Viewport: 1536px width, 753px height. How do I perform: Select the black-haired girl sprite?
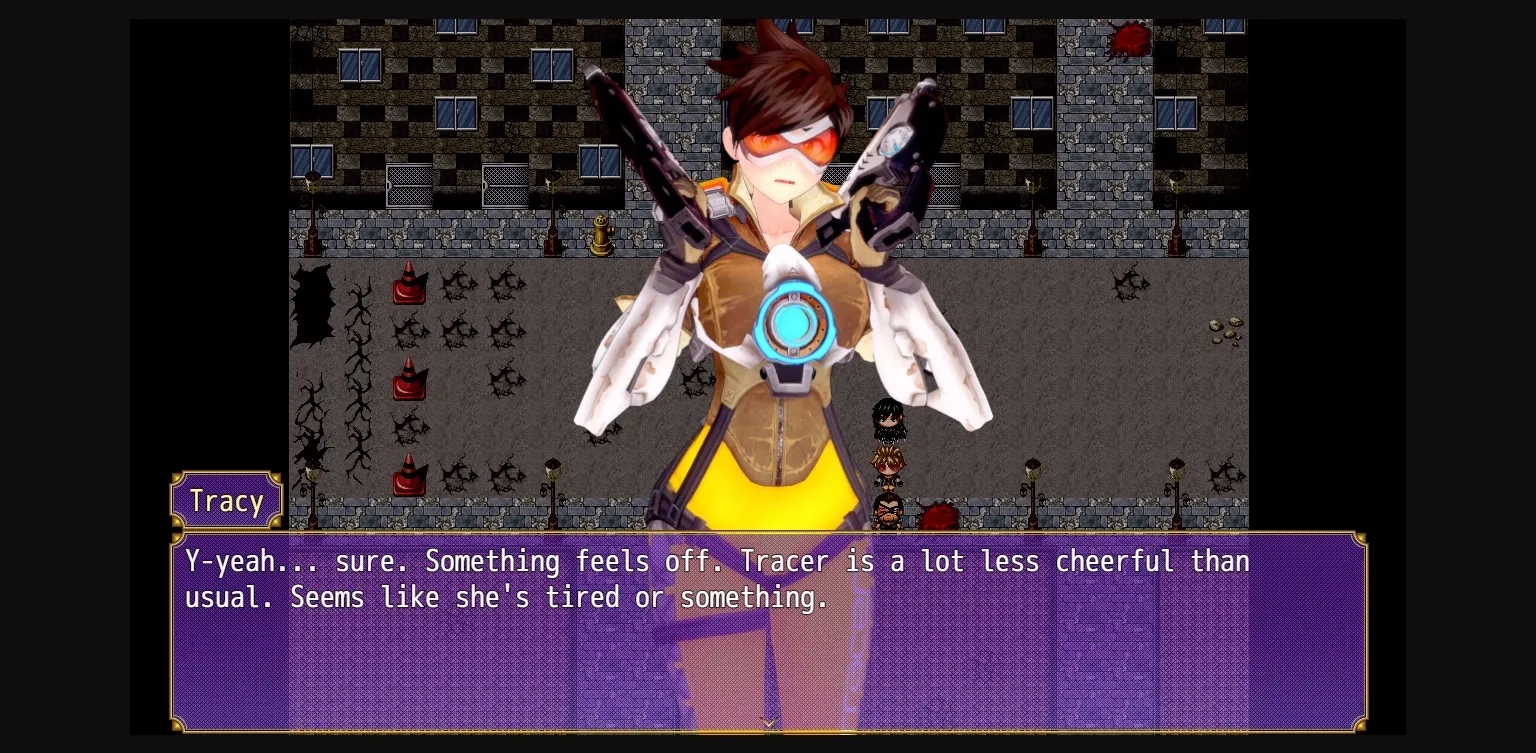888,420
